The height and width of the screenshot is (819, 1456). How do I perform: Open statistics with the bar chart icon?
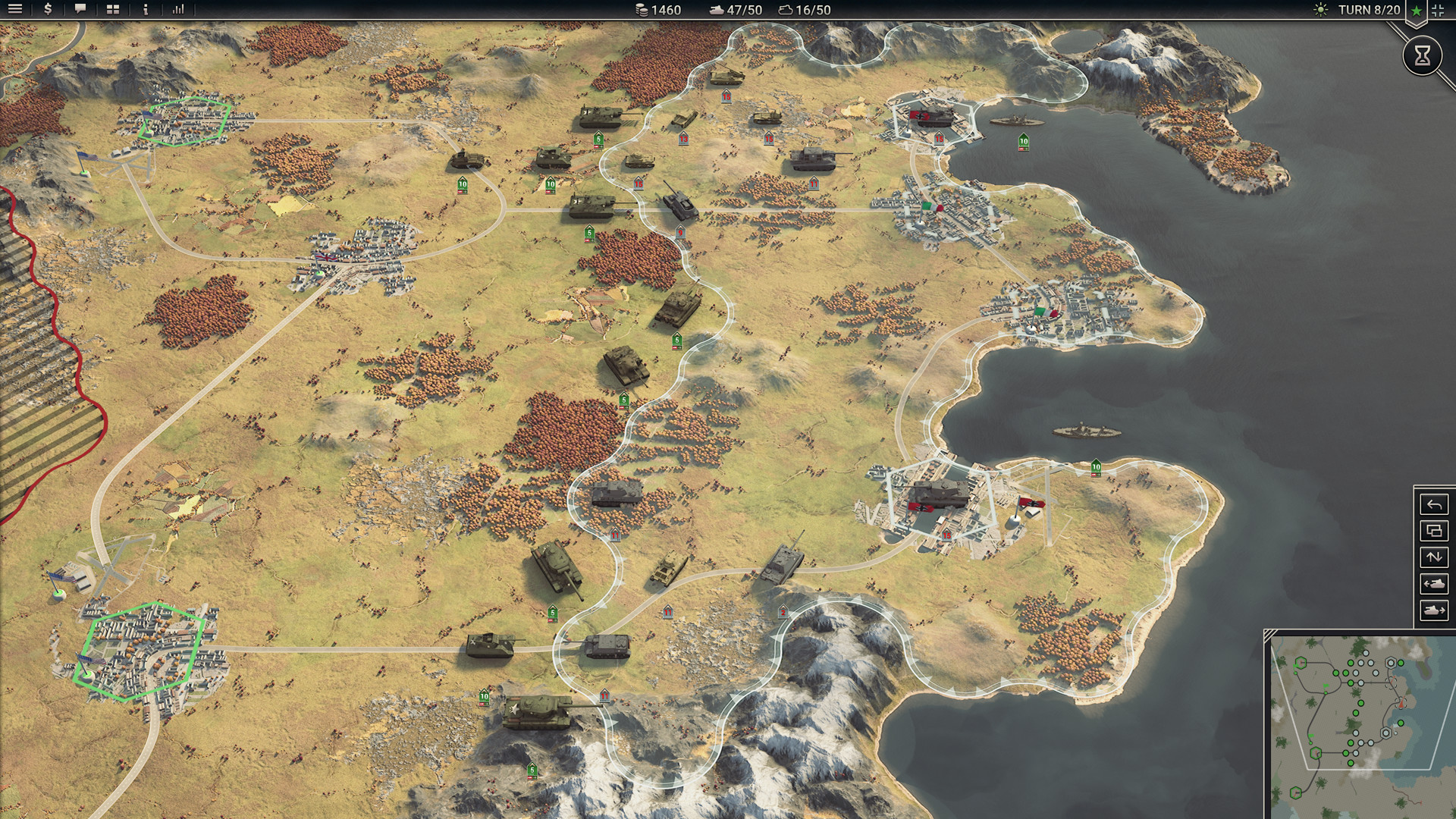(179, 10)
